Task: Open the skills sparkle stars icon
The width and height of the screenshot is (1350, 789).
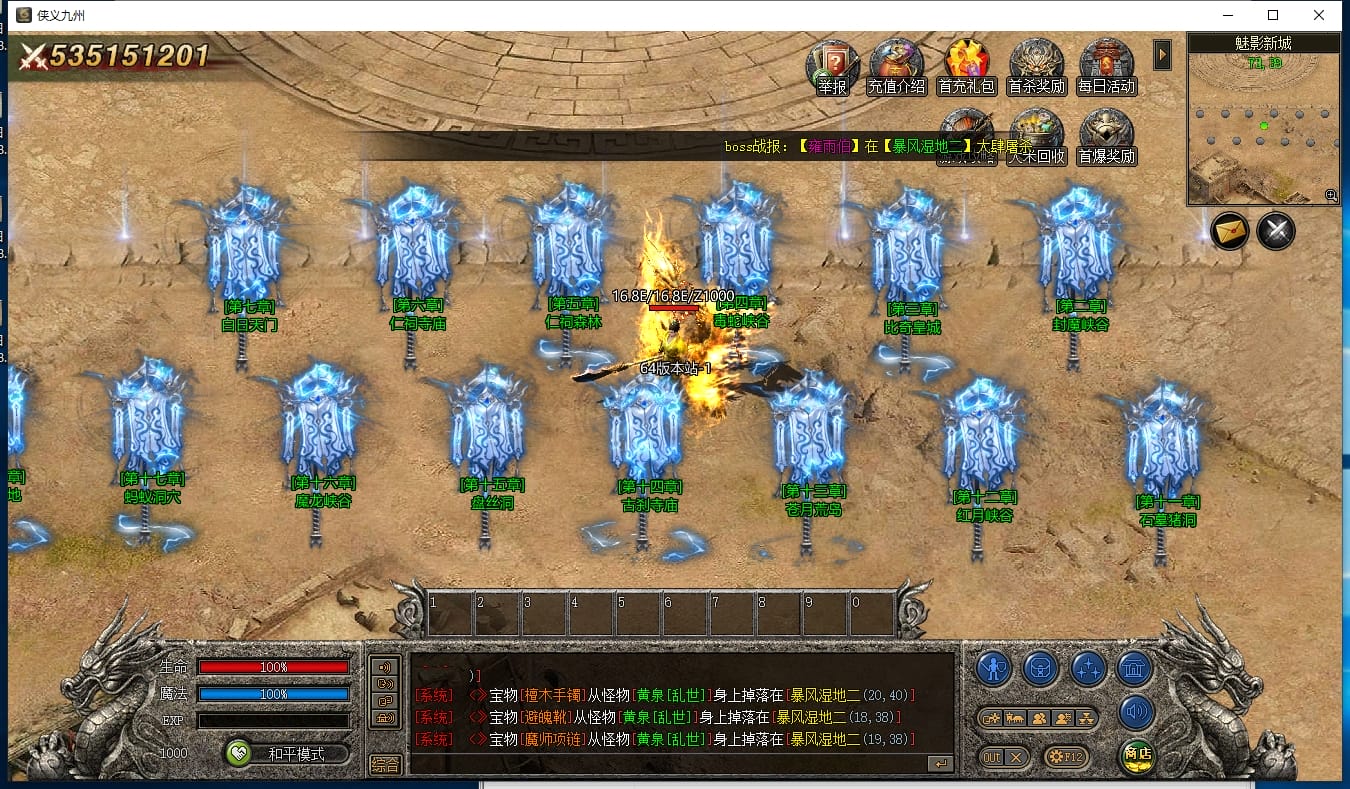Action: (x=1088, y=668)
